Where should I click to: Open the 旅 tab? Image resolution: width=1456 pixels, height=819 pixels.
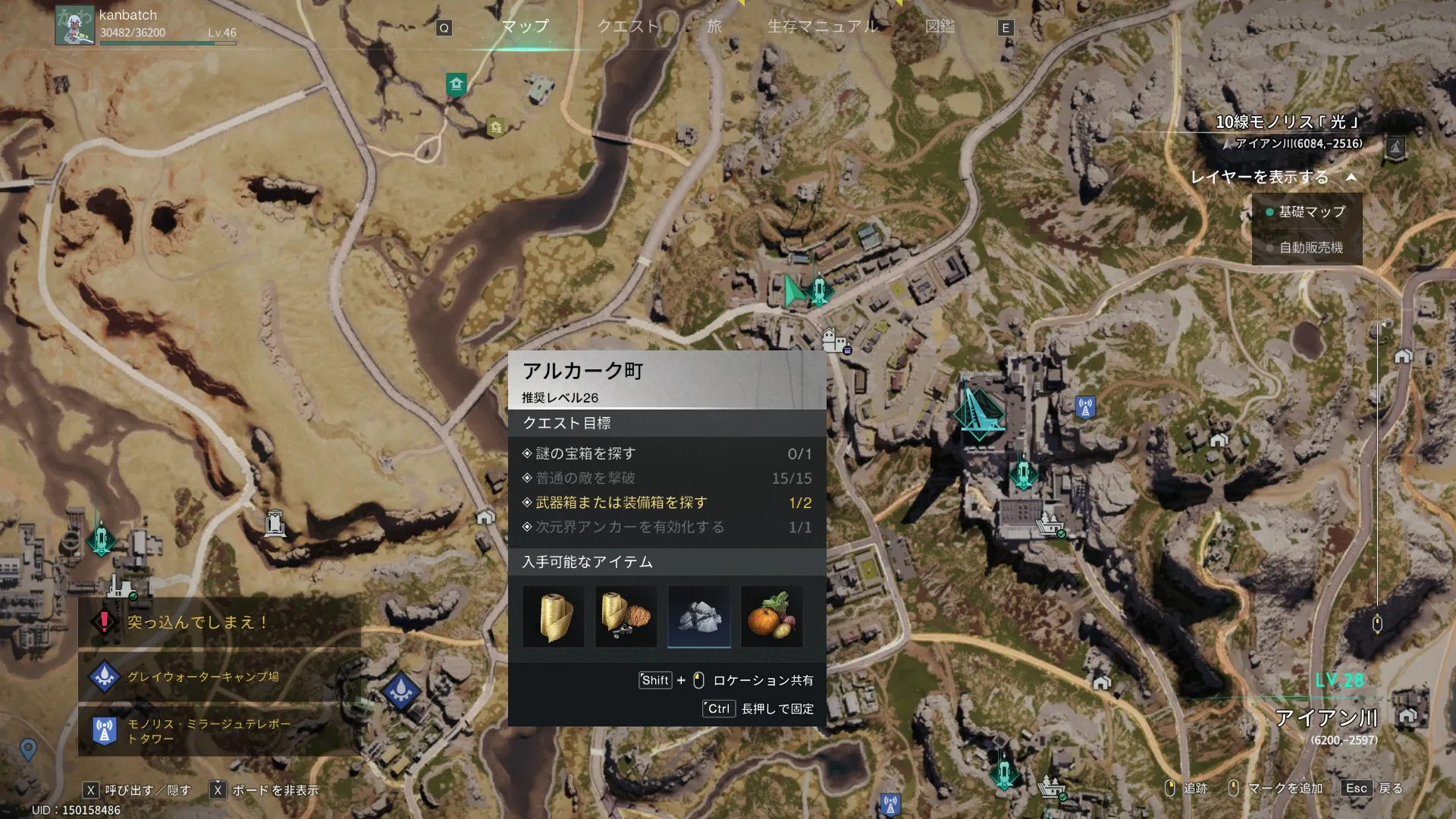coord(714,27)
